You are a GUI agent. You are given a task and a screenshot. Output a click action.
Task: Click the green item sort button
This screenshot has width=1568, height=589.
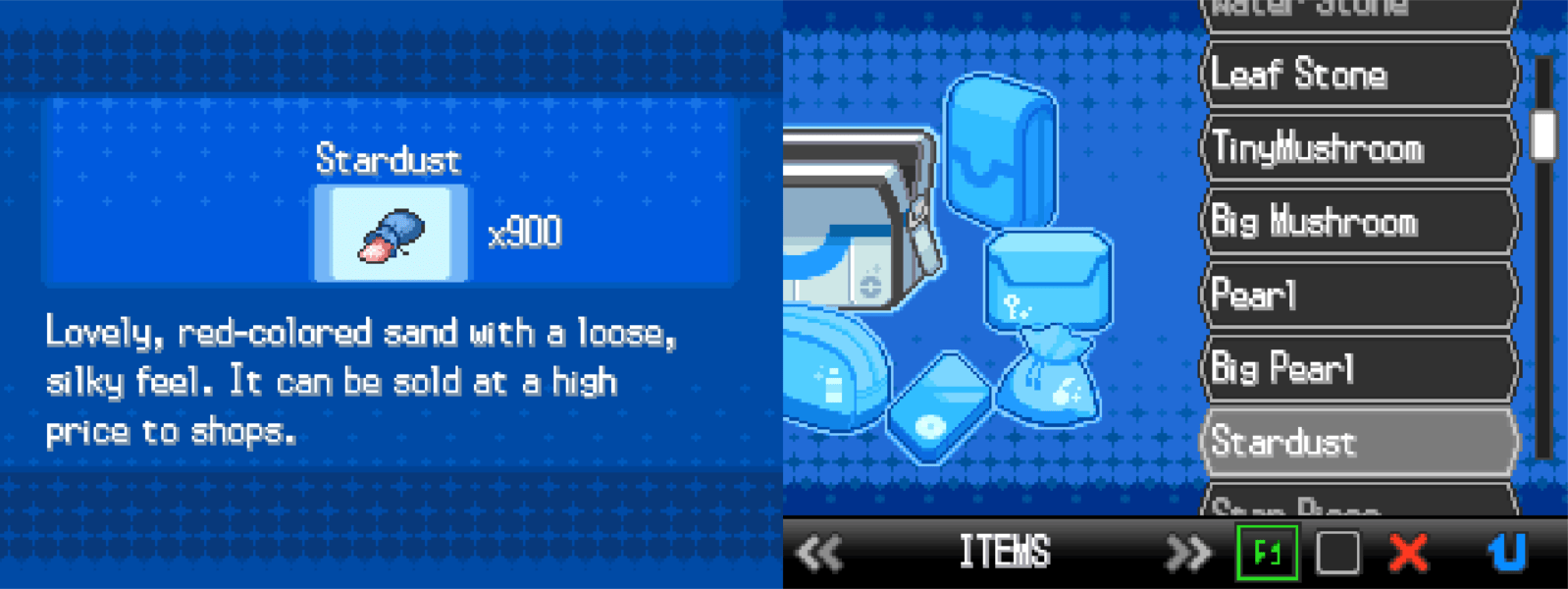click(1267, 554)
